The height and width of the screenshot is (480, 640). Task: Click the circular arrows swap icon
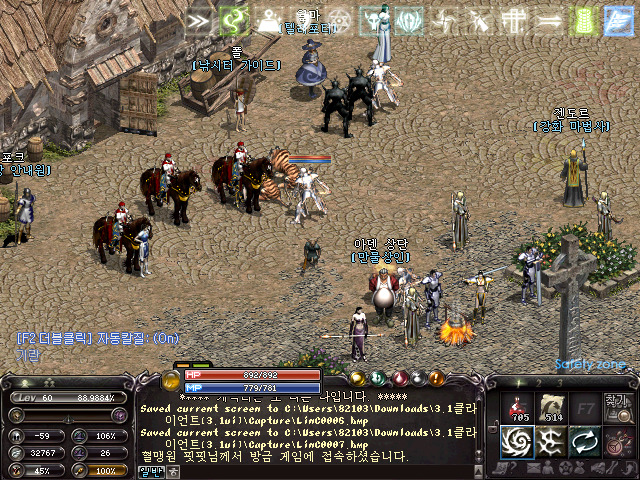click(x=583, y=441)
